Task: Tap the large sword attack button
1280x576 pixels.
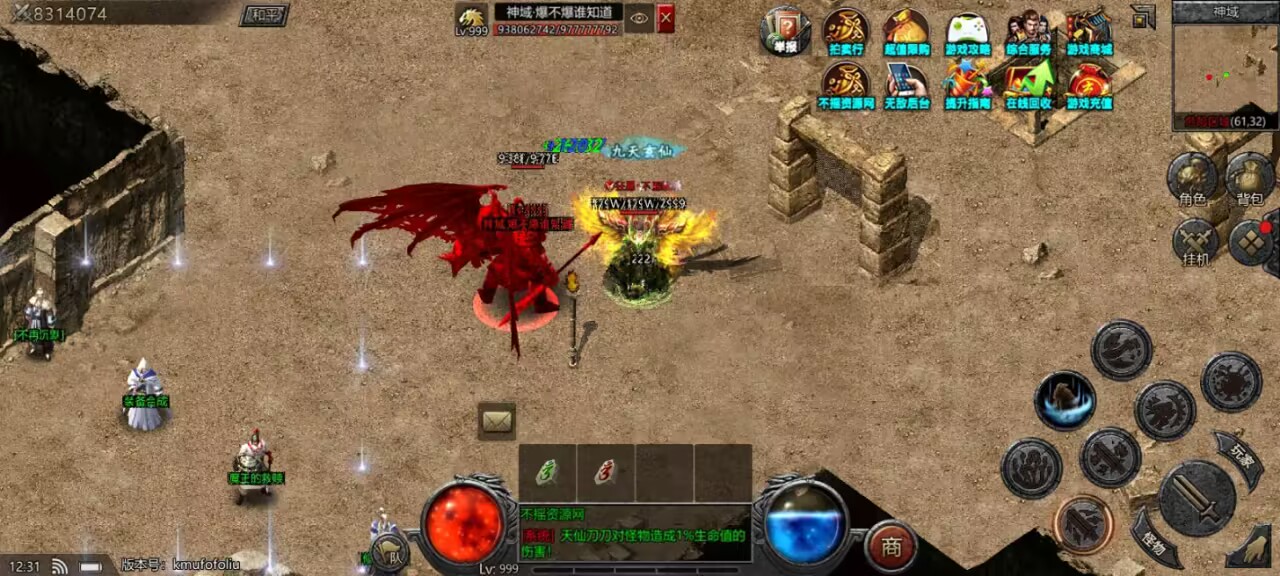Action: 1197,498
